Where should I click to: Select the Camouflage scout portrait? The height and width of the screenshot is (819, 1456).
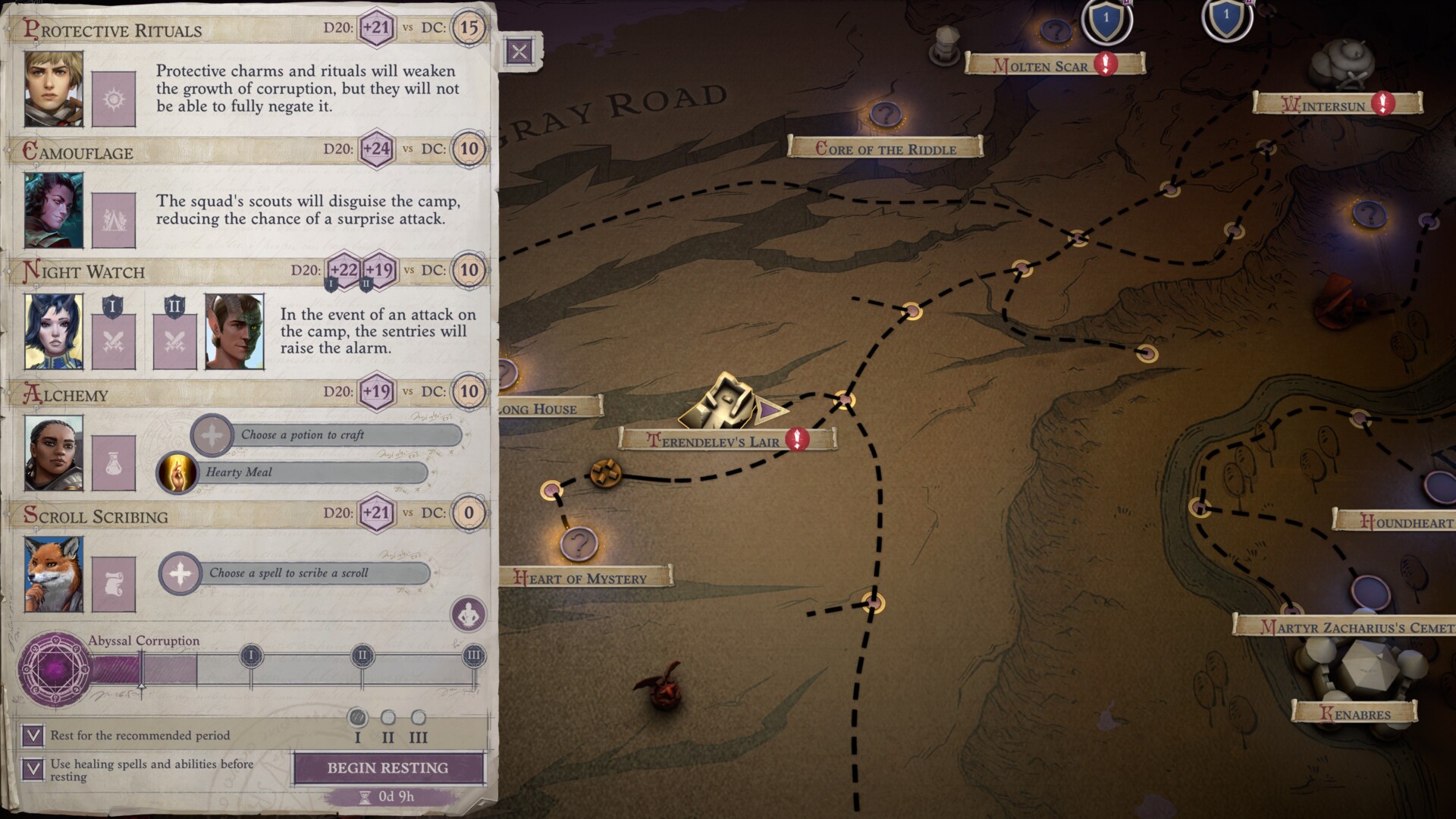click(54, 211)
